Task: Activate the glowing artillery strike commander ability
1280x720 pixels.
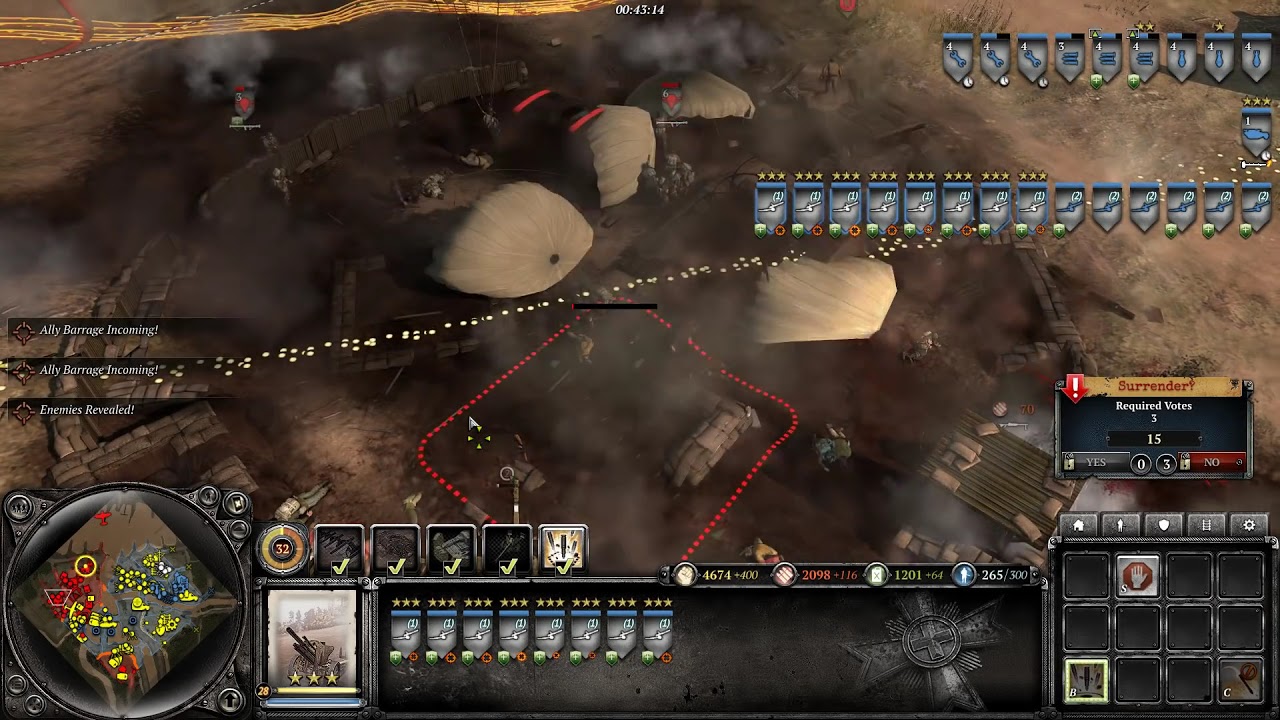Action: (563, 549)
